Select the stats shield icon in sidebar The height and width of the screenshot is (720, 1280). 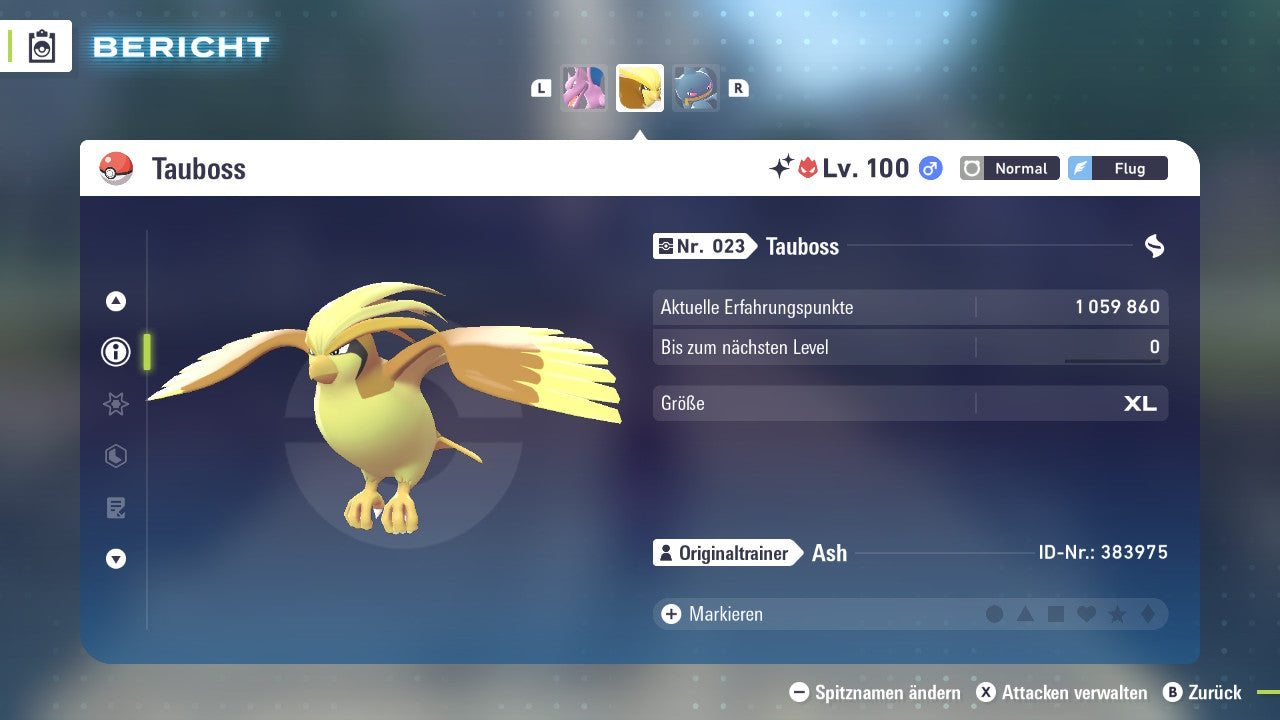click(115, 456)
